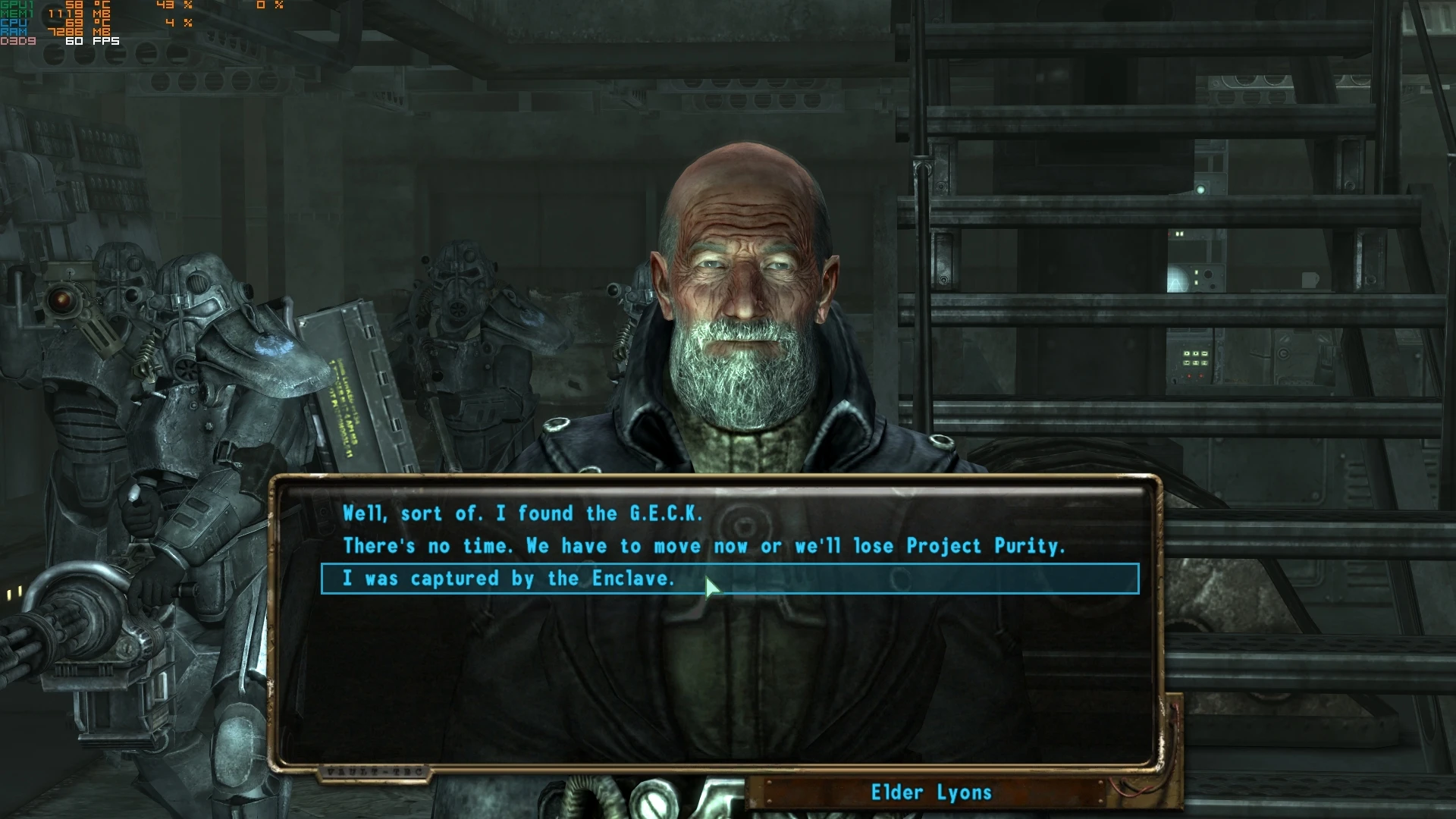Pick the highlighted 'captured by the Enclave' reply
The image size is (1456, 819).
pyautogui.click(x=510, y=577)
